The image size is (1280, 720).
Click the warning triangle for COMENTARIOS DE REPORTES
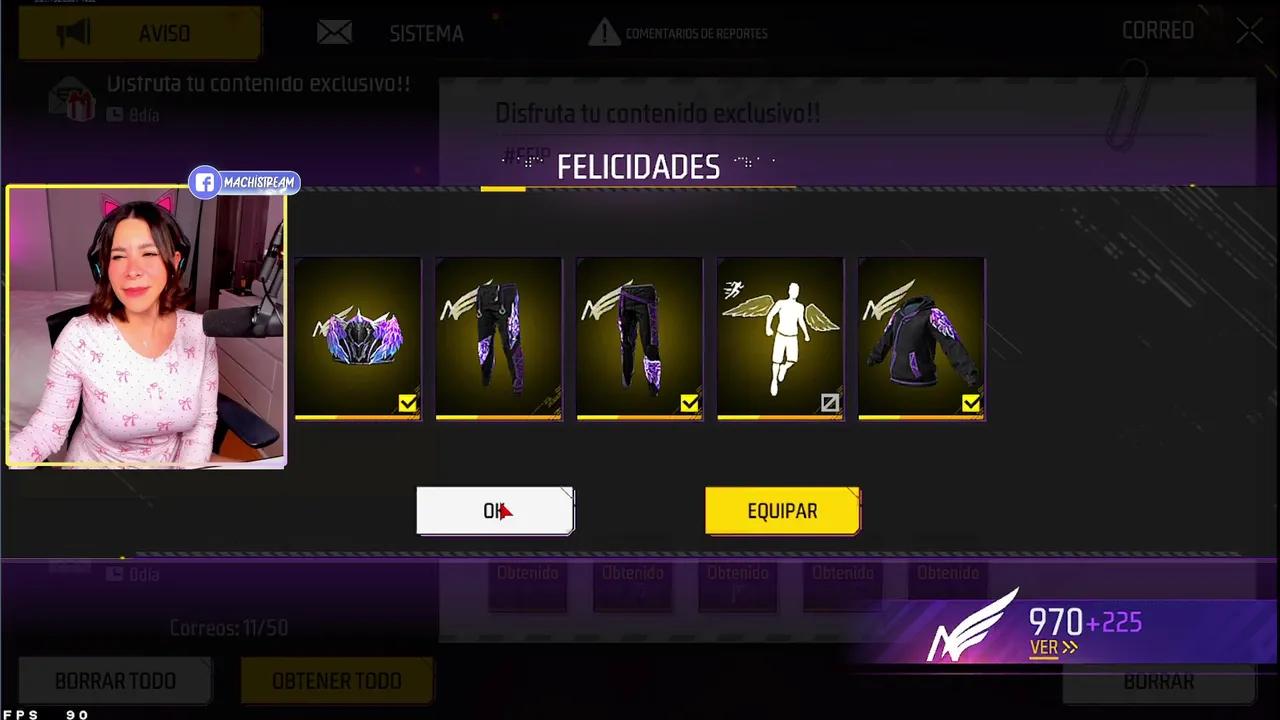point(605,33)
